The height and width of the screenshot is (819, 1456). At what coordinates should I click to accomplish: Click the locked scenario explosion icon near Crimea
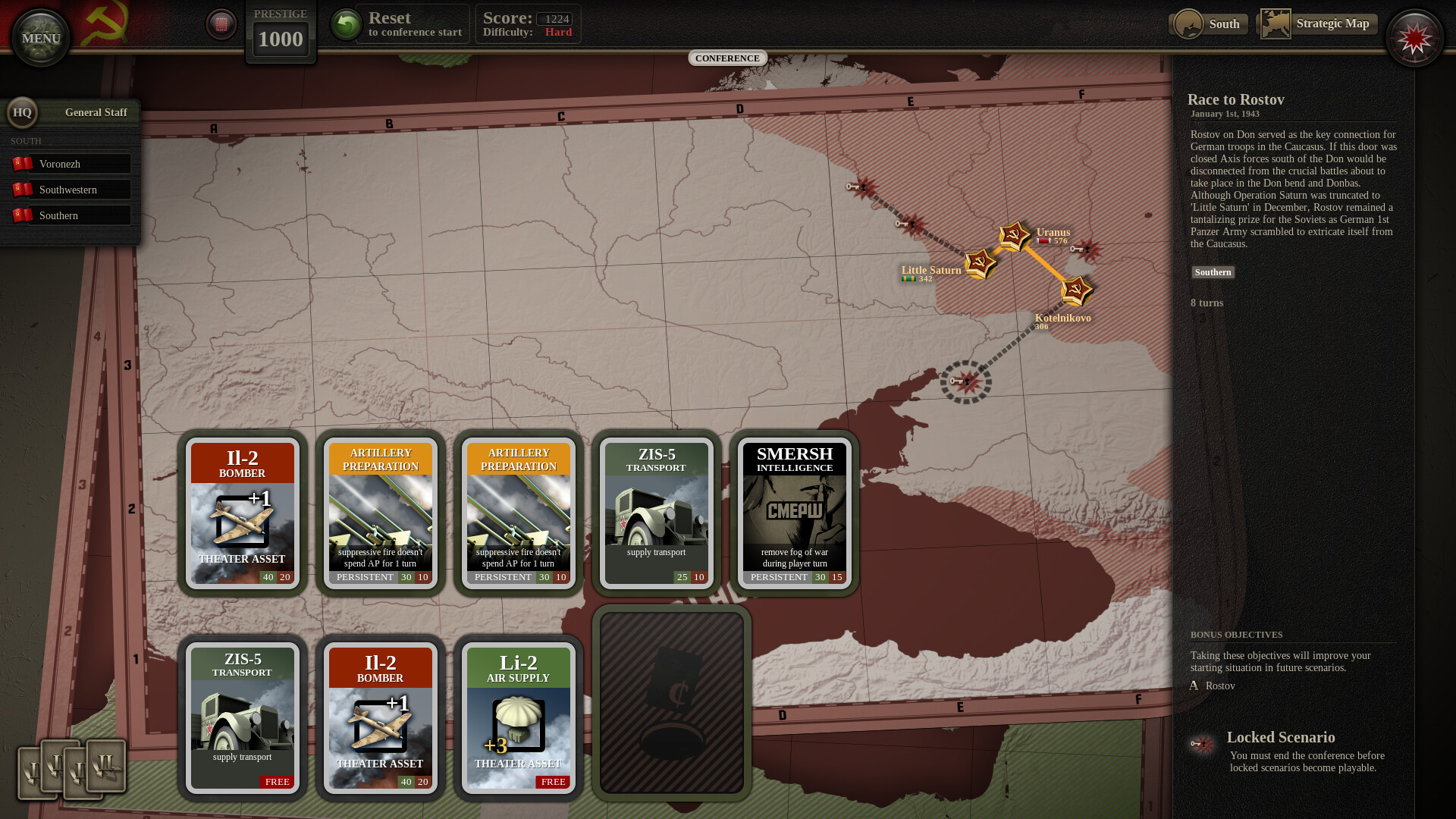point(968,381)
